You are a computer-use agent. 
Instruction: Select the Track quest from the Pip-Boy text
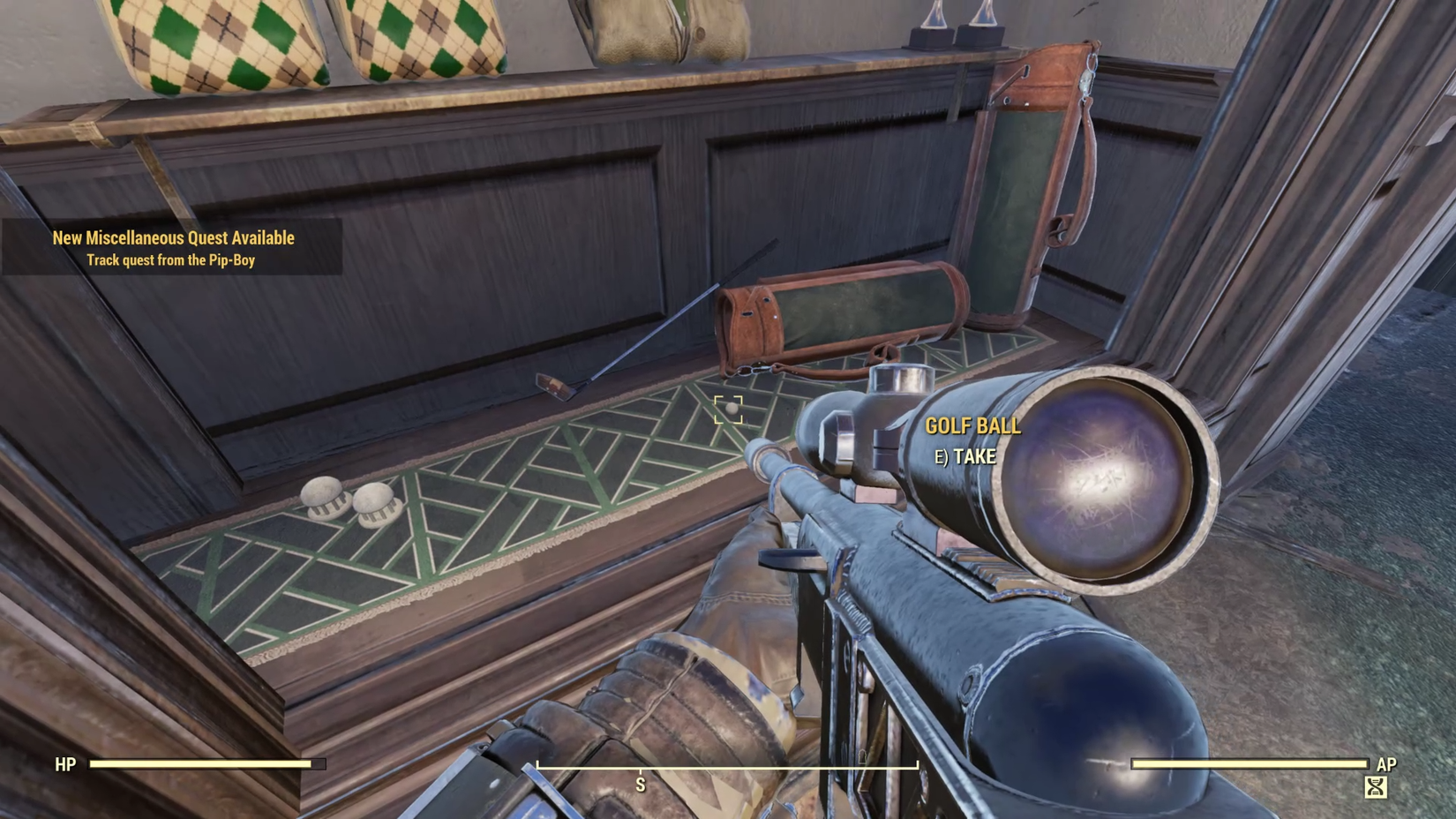173,259
